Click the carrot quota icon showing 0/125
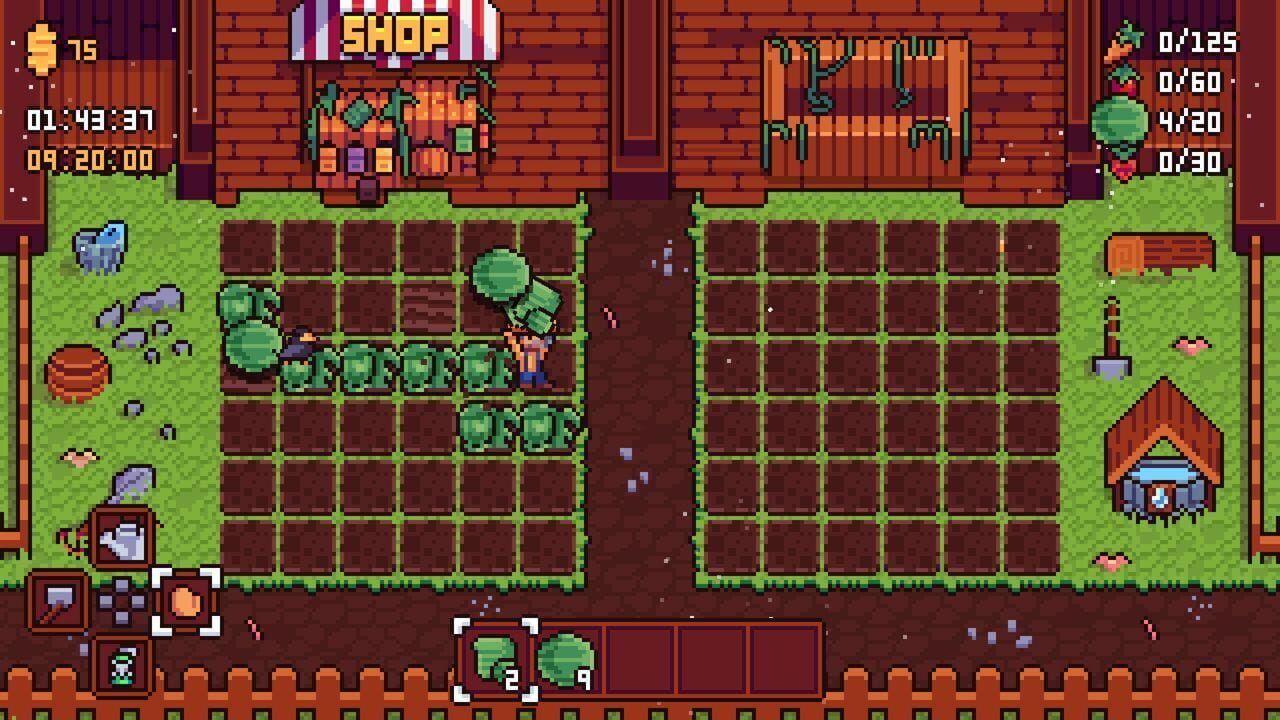This screenshot has width=1280, height=720. click(x=1123, y=42)
